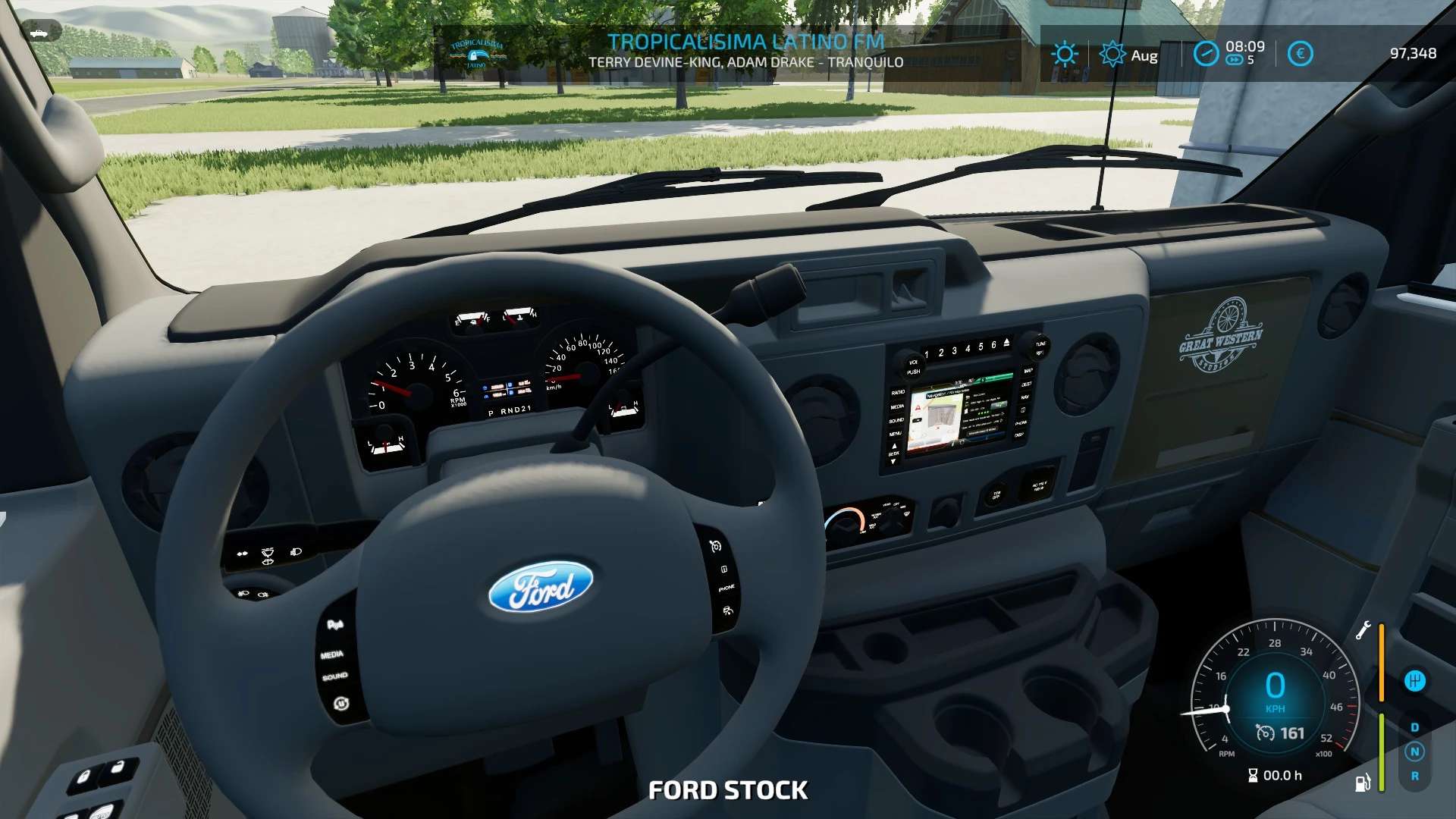Click the blue gearbox shifter icon
Image resolution: width=1456 pixels, height=819 pixels.
[x=1414, y=680]
